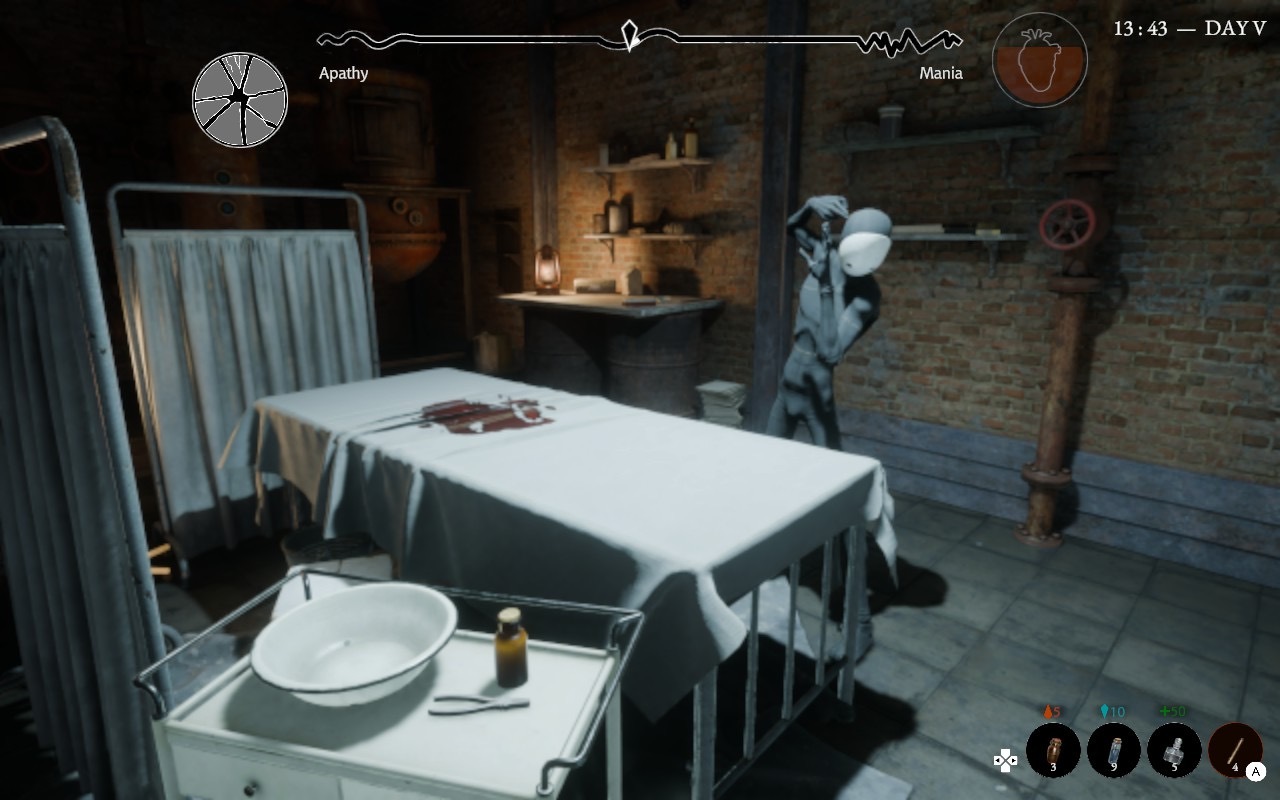
Task: Select the syringe quickslot icon
Action: [x=1176, y=750]
